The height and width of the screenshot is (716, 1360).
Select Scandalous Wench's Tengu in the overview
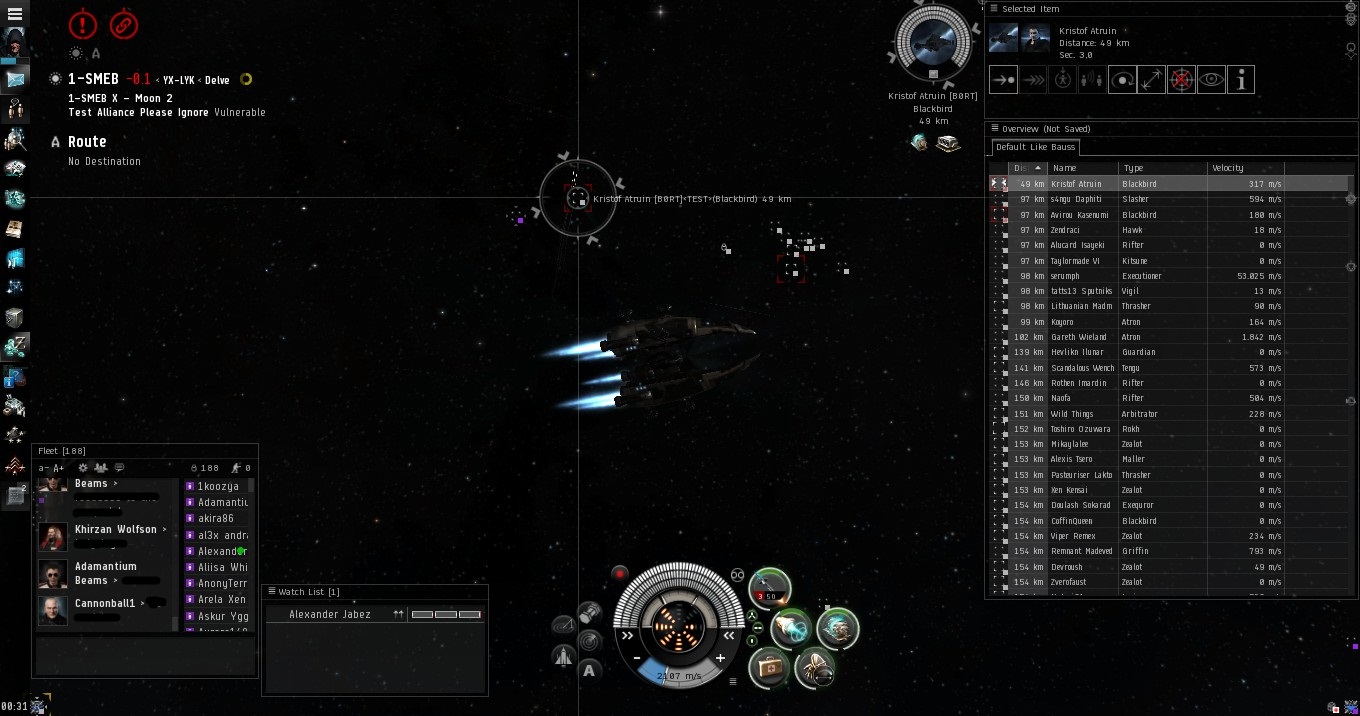1082,368
